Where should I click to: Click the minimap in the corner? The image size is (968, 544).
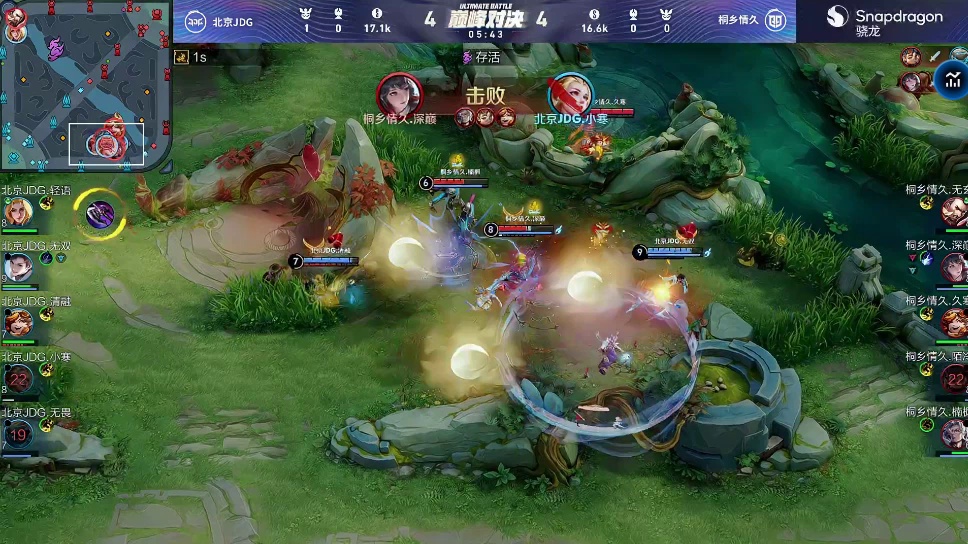click(x=86, y=86)
